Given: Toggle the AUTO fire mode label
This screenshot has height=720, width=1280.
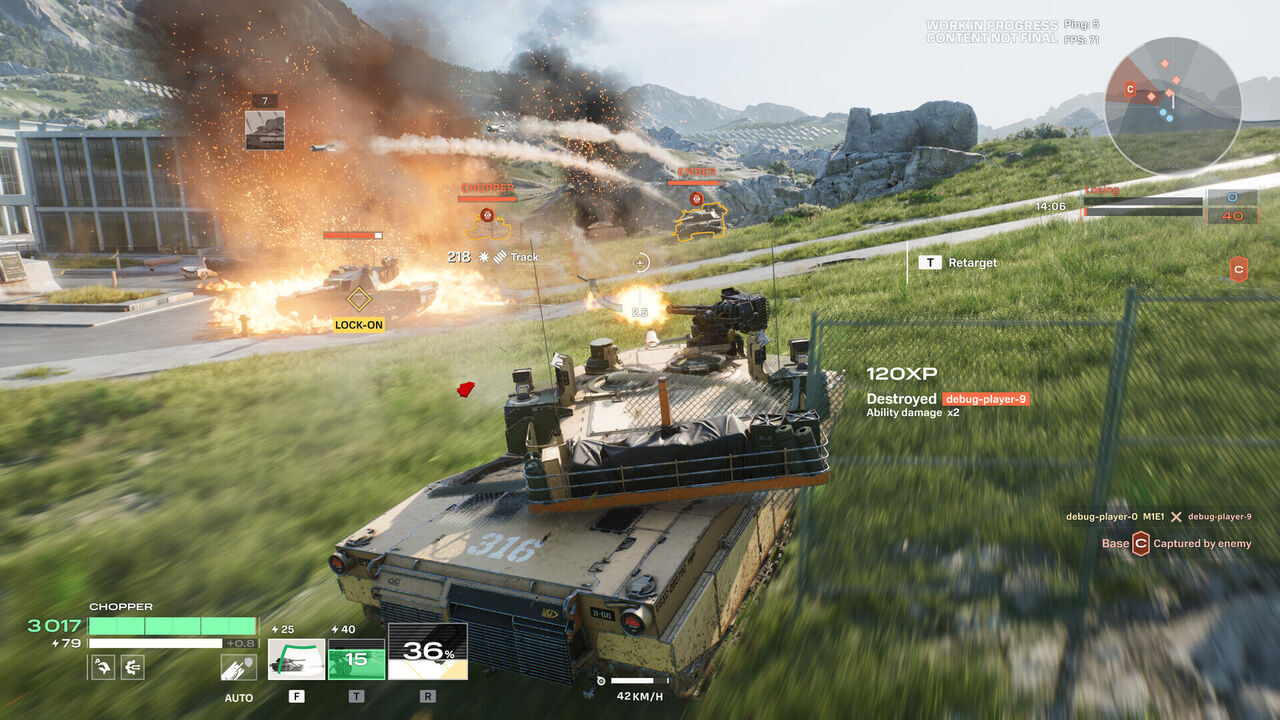Looking at the screenshot, I should [239, 698].
